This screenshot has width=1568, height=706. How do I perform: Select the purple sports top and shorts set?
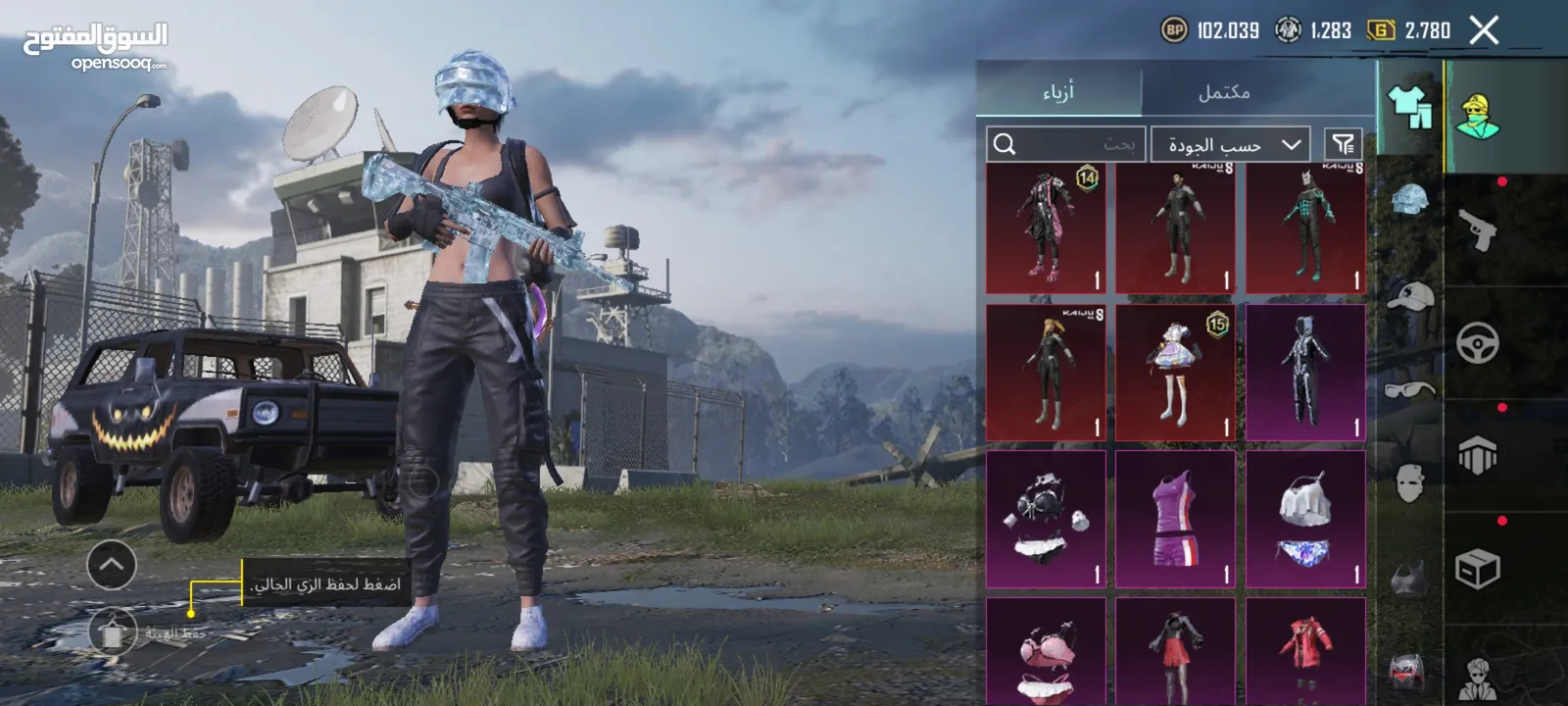tap(1176, 520)
